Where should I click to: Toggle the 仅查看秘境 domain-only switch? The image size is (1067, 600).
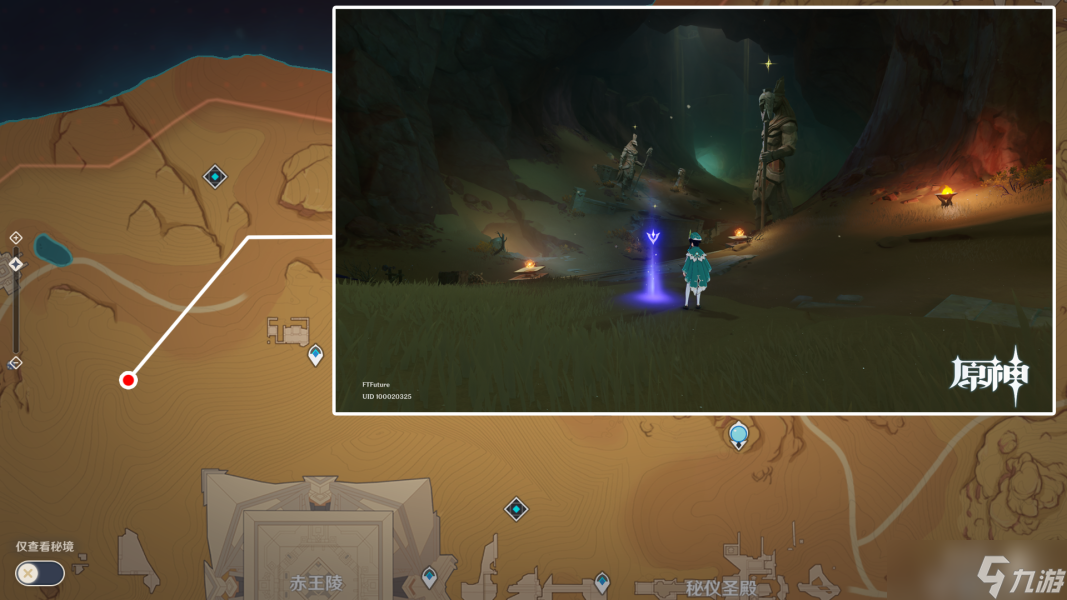coord(40,573)
